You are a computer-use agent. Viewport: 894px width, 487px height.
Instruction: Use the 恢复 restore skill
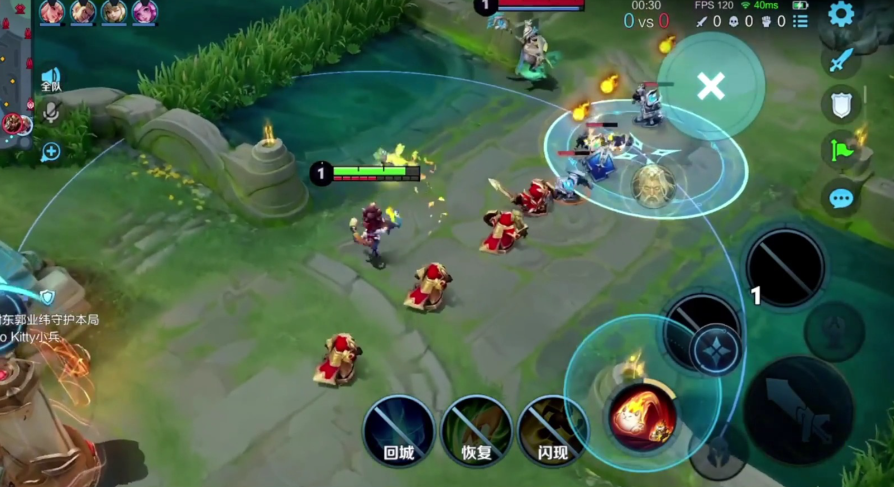477,430
